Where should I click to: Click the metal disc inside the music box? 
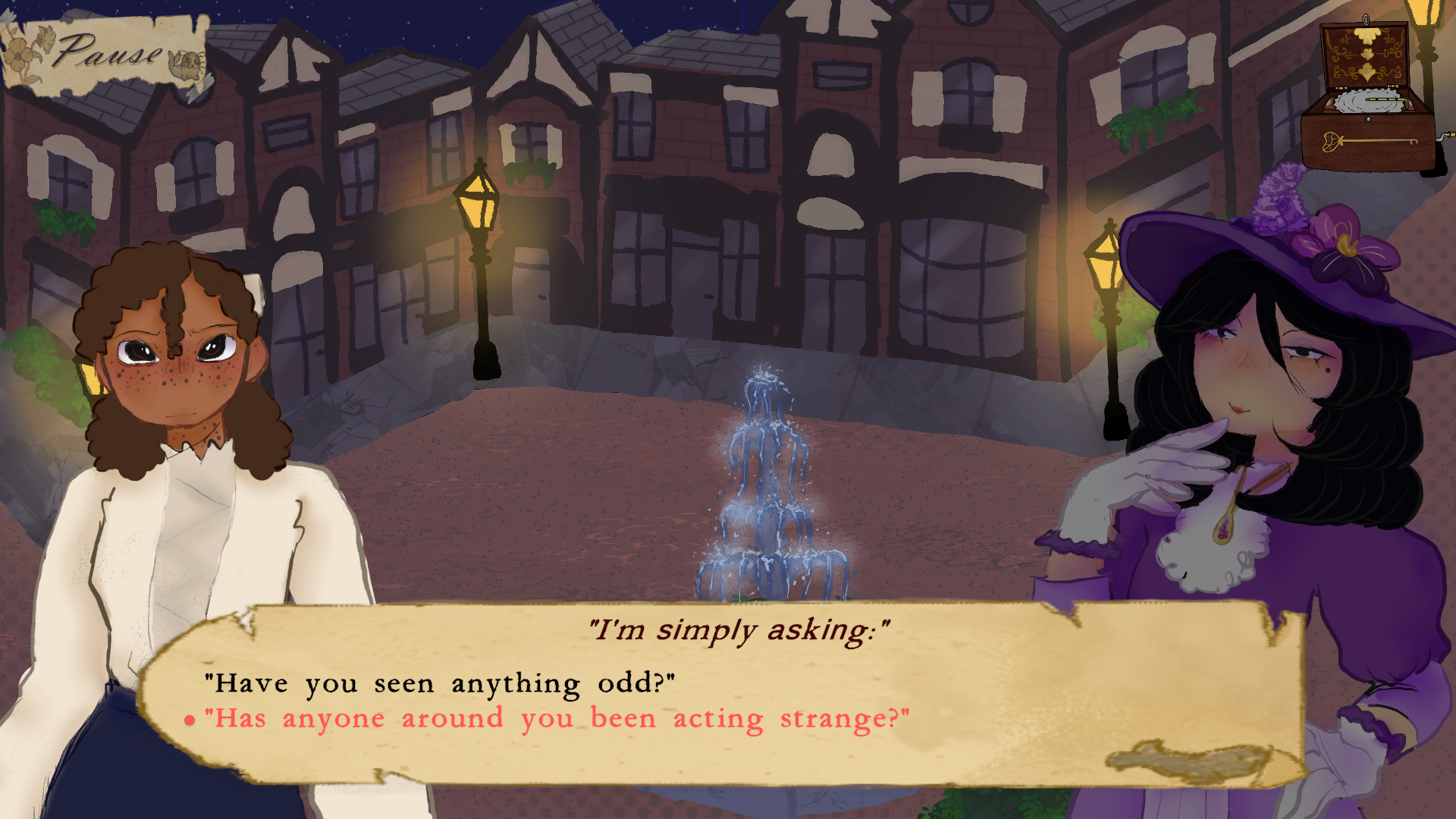[x=1369, y=100]
